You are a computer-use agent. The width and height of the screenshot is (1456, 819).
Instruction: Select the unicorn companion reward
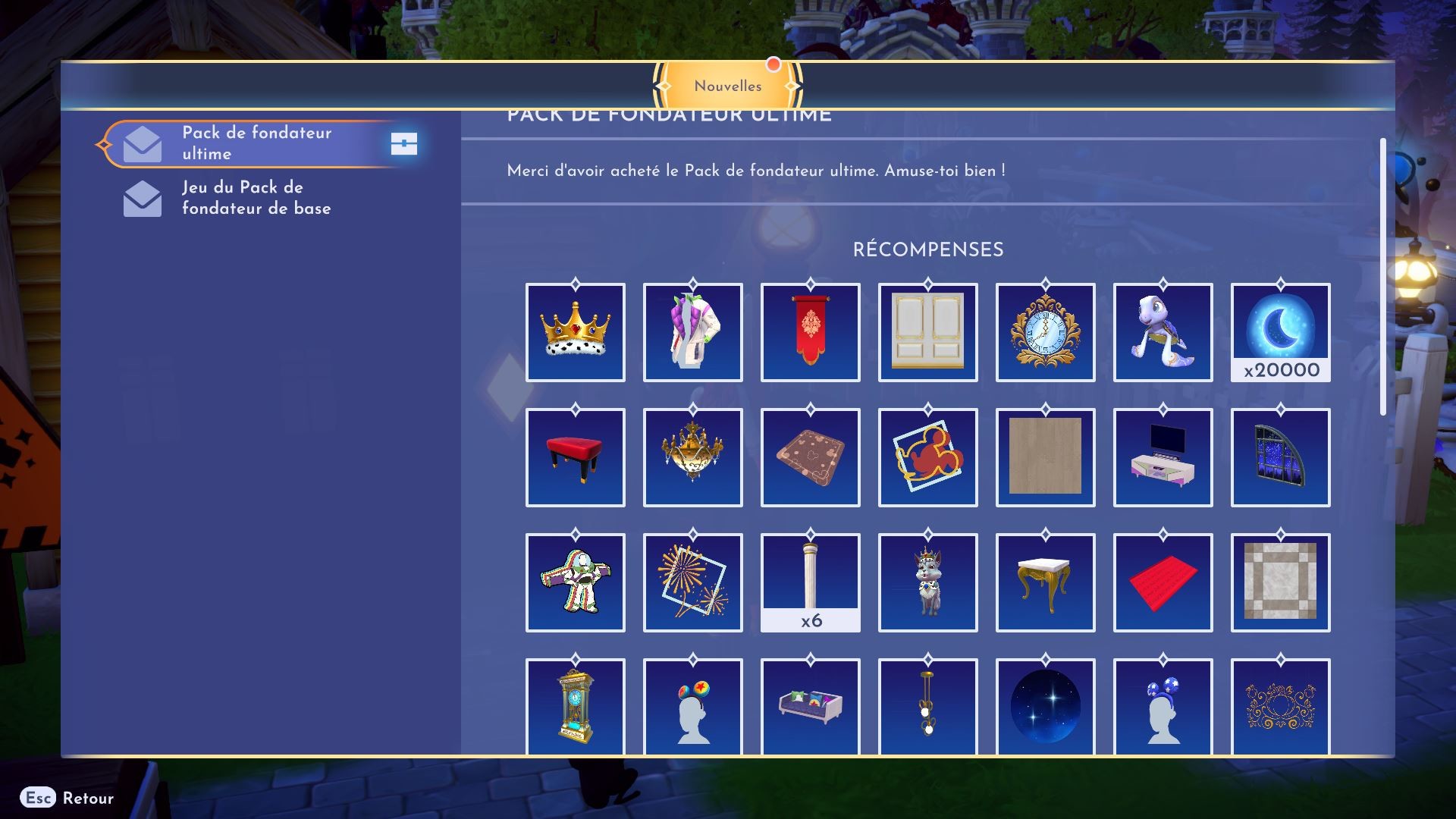point(927,582)
